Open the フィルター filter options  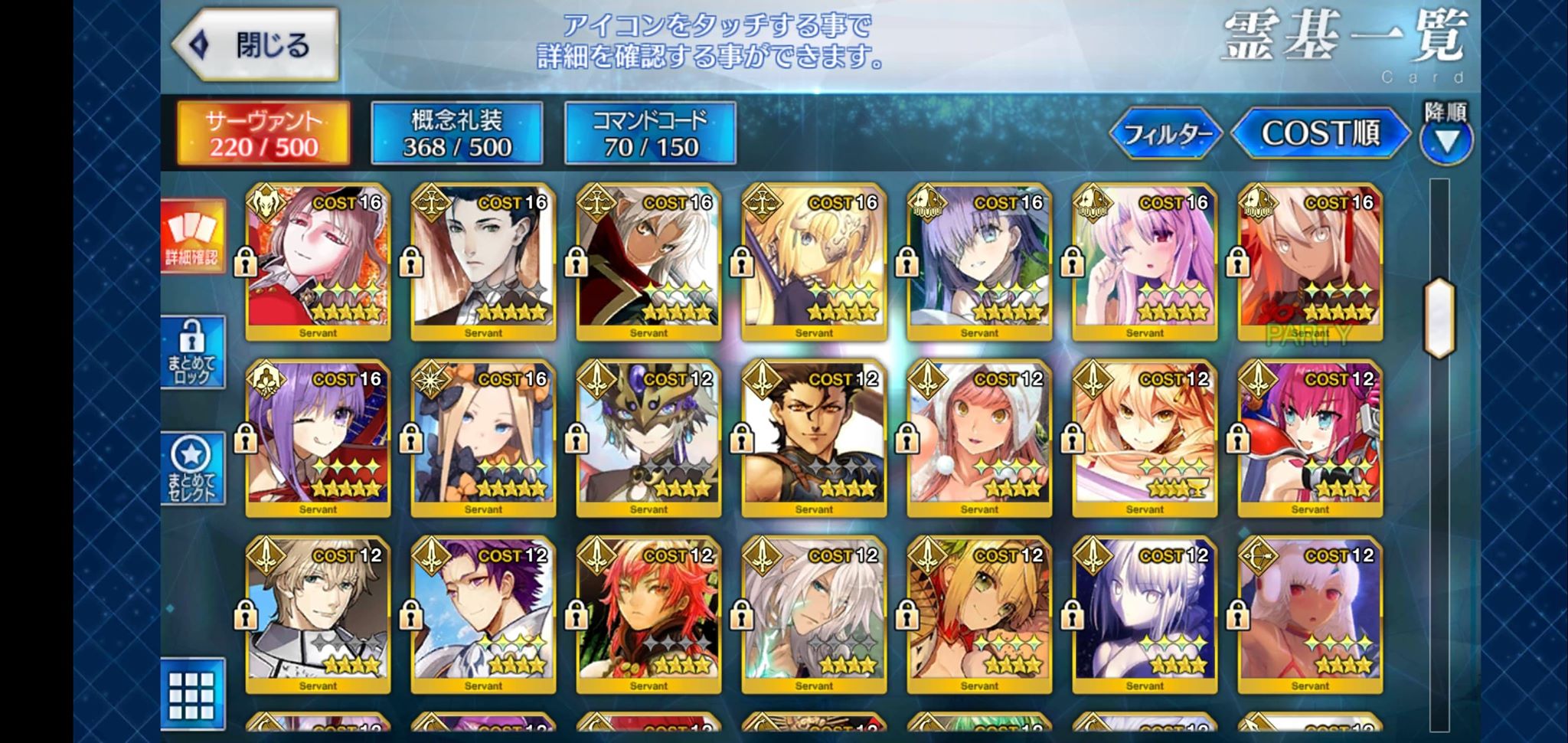coord(1166,134)
